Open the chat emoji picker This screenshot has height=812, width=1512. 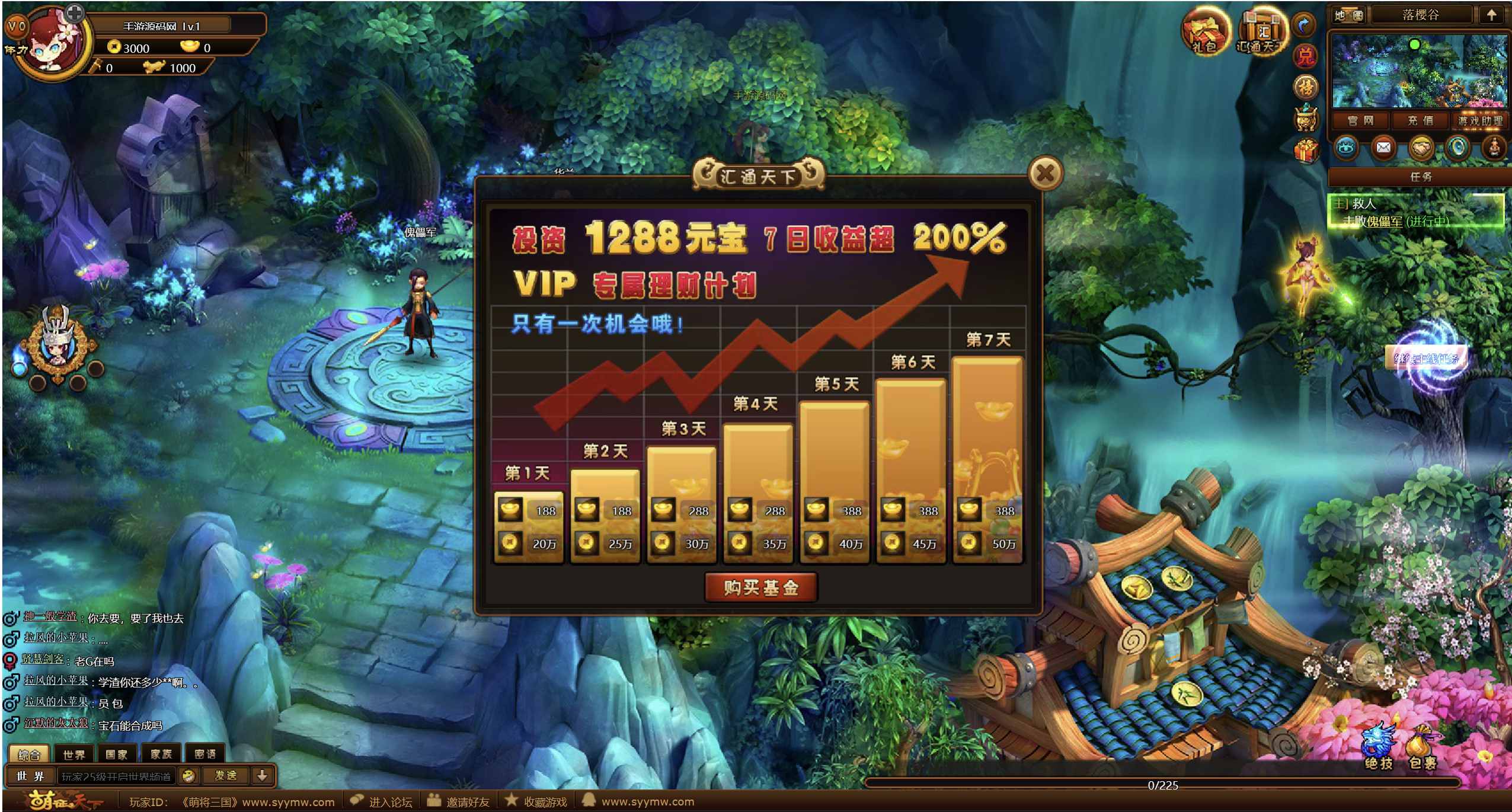click(188, 775)
